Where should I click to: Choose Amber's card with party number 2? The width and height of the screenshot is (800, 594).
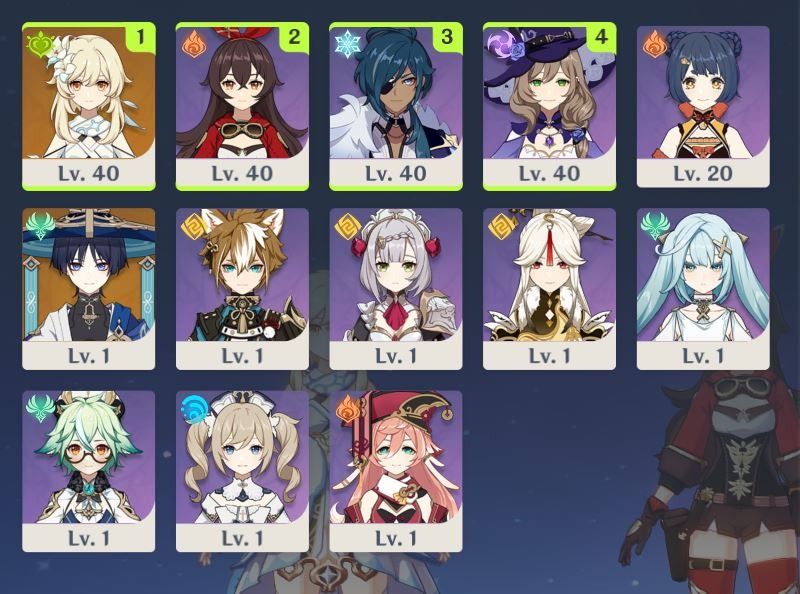pyautogui.click(x=242, y=105)
